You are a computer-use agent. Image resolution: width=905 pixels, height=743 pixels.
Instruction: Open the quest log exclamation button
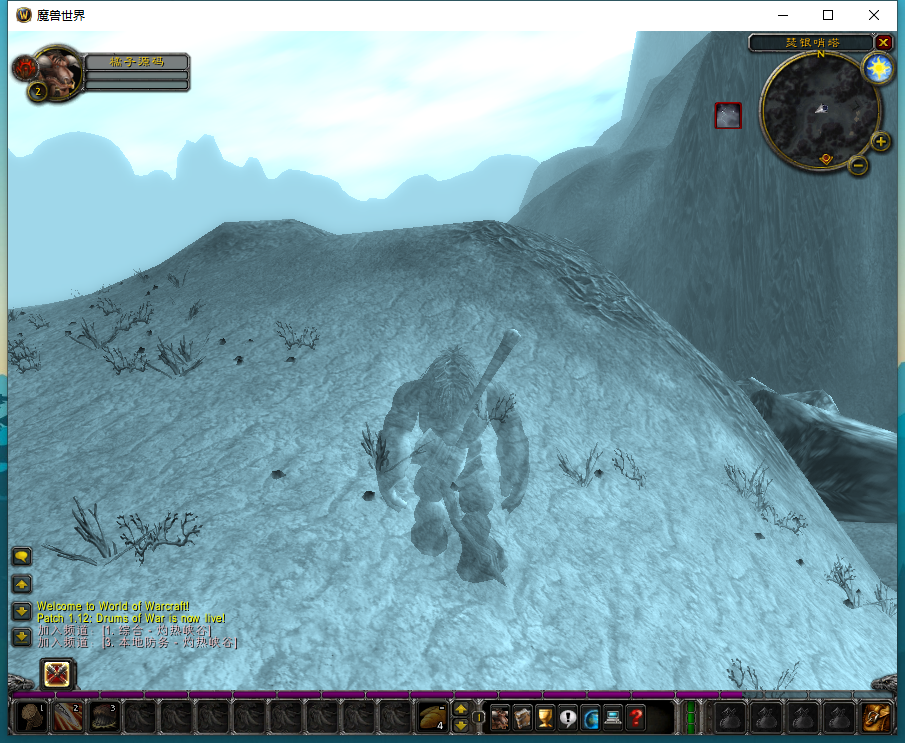tap(568, 717)
